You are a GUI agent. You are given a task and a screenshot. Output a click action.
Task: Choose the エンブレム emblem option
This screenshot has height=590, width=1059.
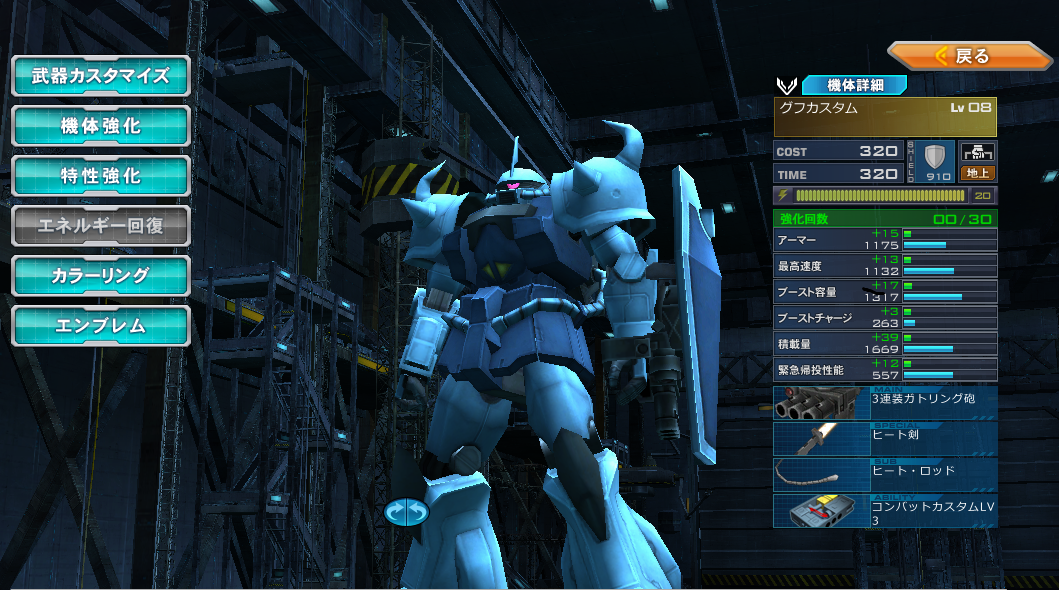[x=100, y=326]
